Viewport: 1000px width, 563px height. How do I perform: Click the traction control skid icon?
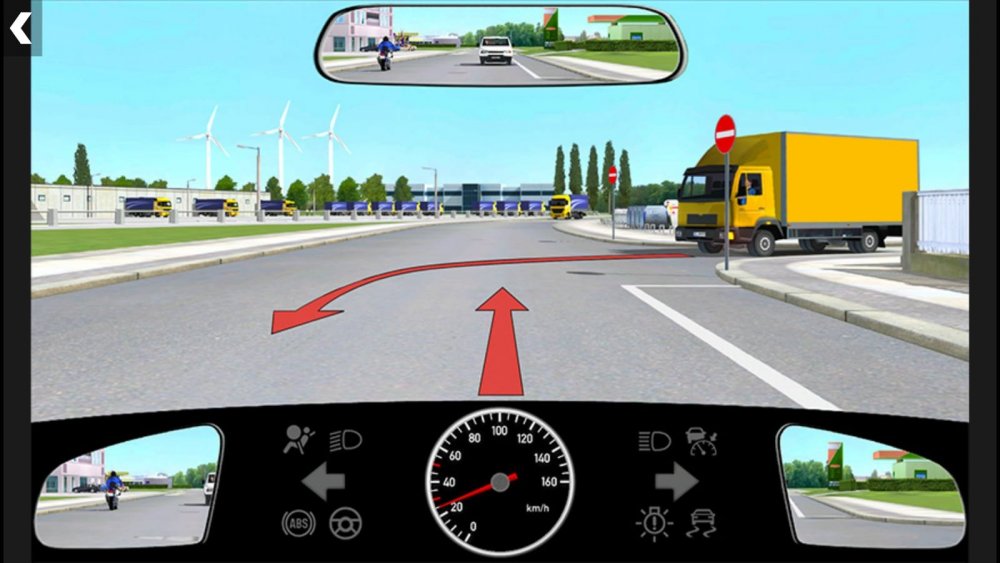(x=702, y=523)
